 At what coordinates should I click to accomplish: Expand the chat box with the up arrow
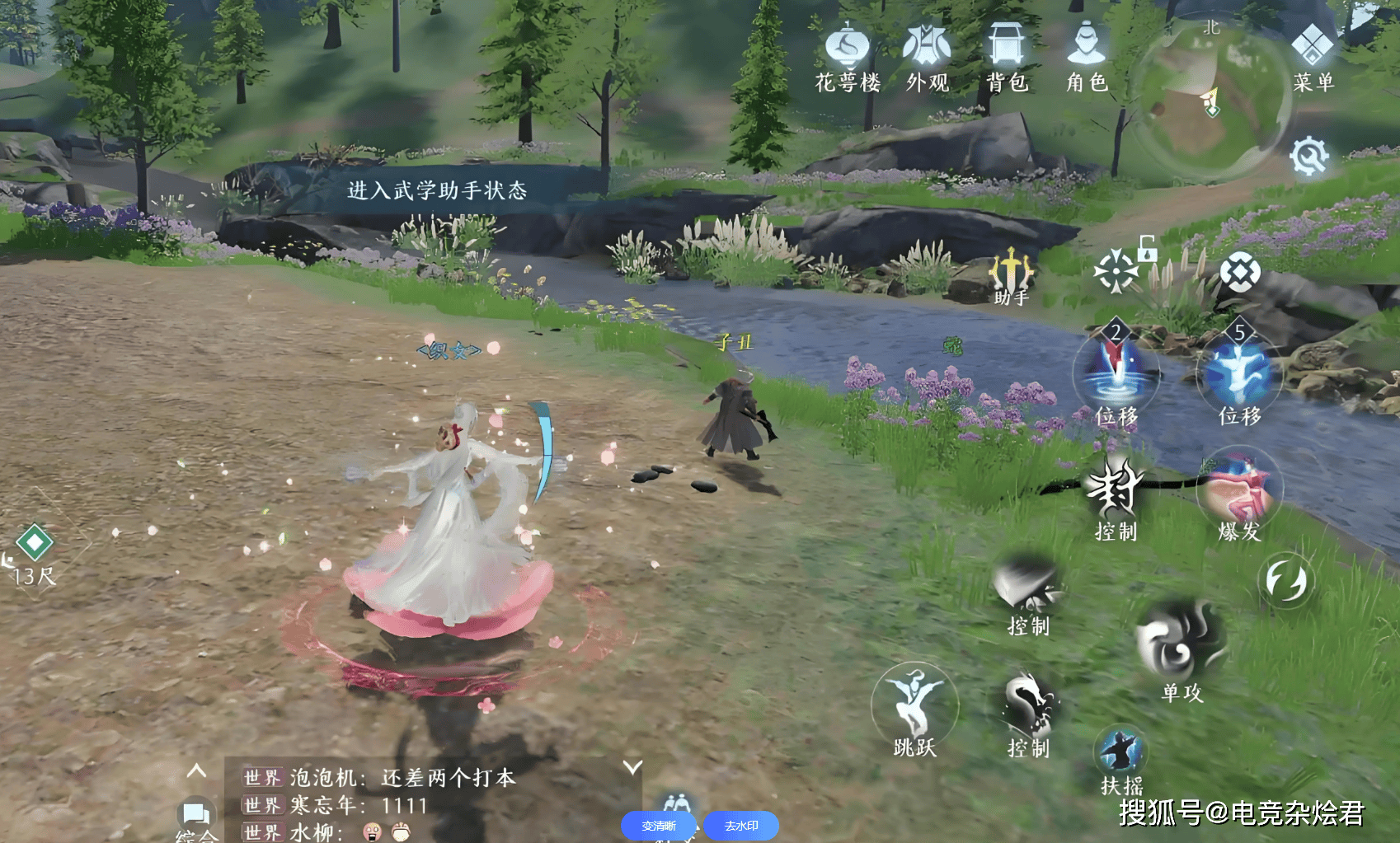(196, 771)
